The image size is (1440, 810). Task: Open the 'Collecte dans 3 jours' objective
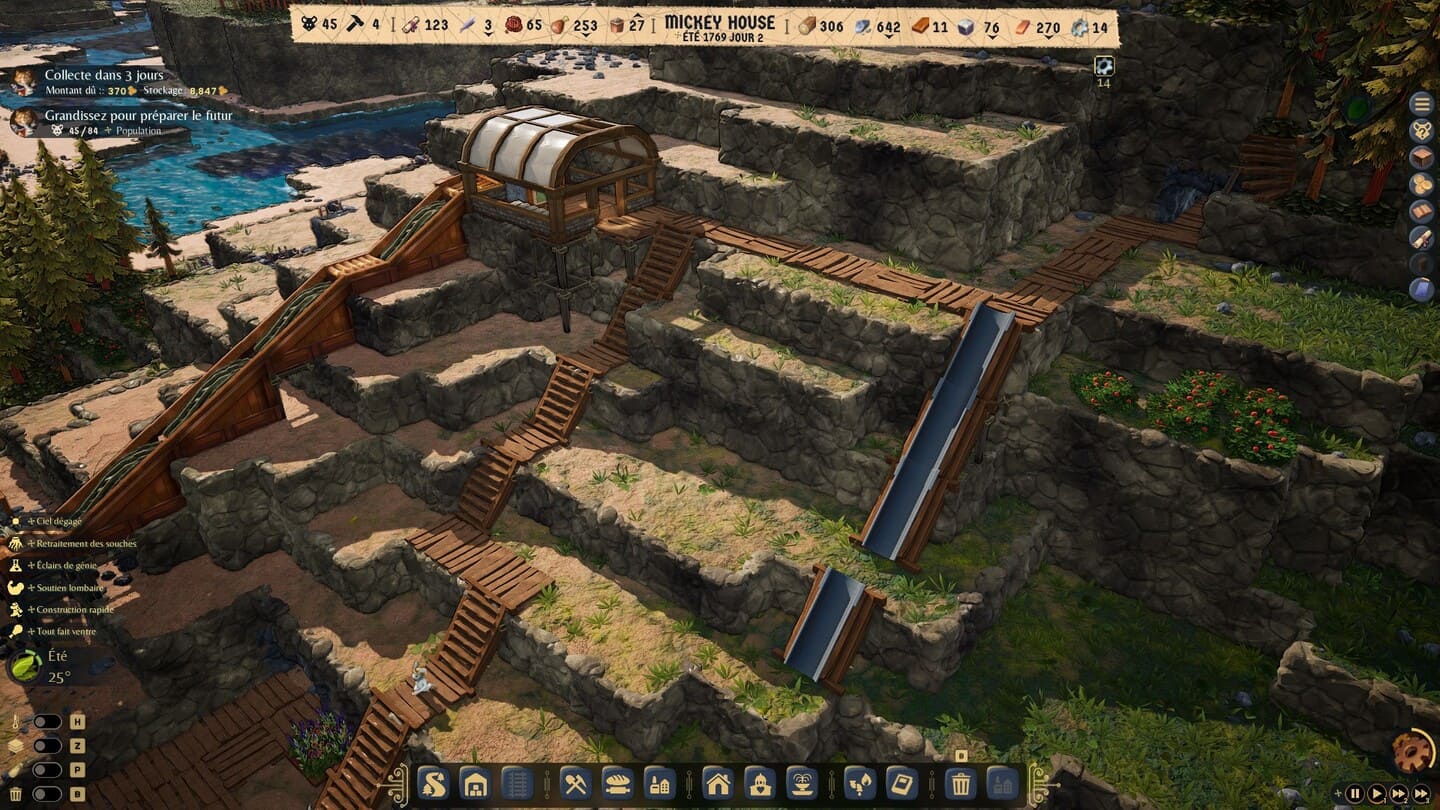point(104,75)
